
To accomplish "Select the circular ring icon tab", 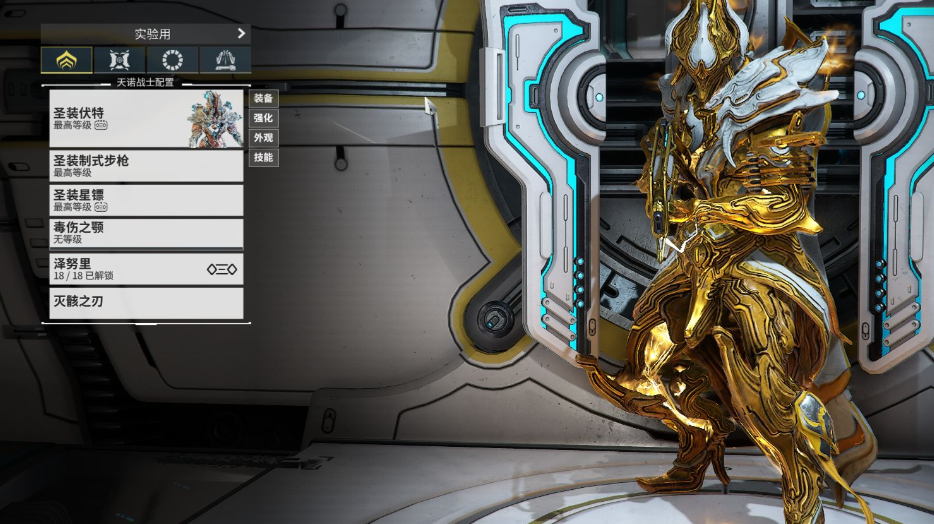I will [173, 60].
